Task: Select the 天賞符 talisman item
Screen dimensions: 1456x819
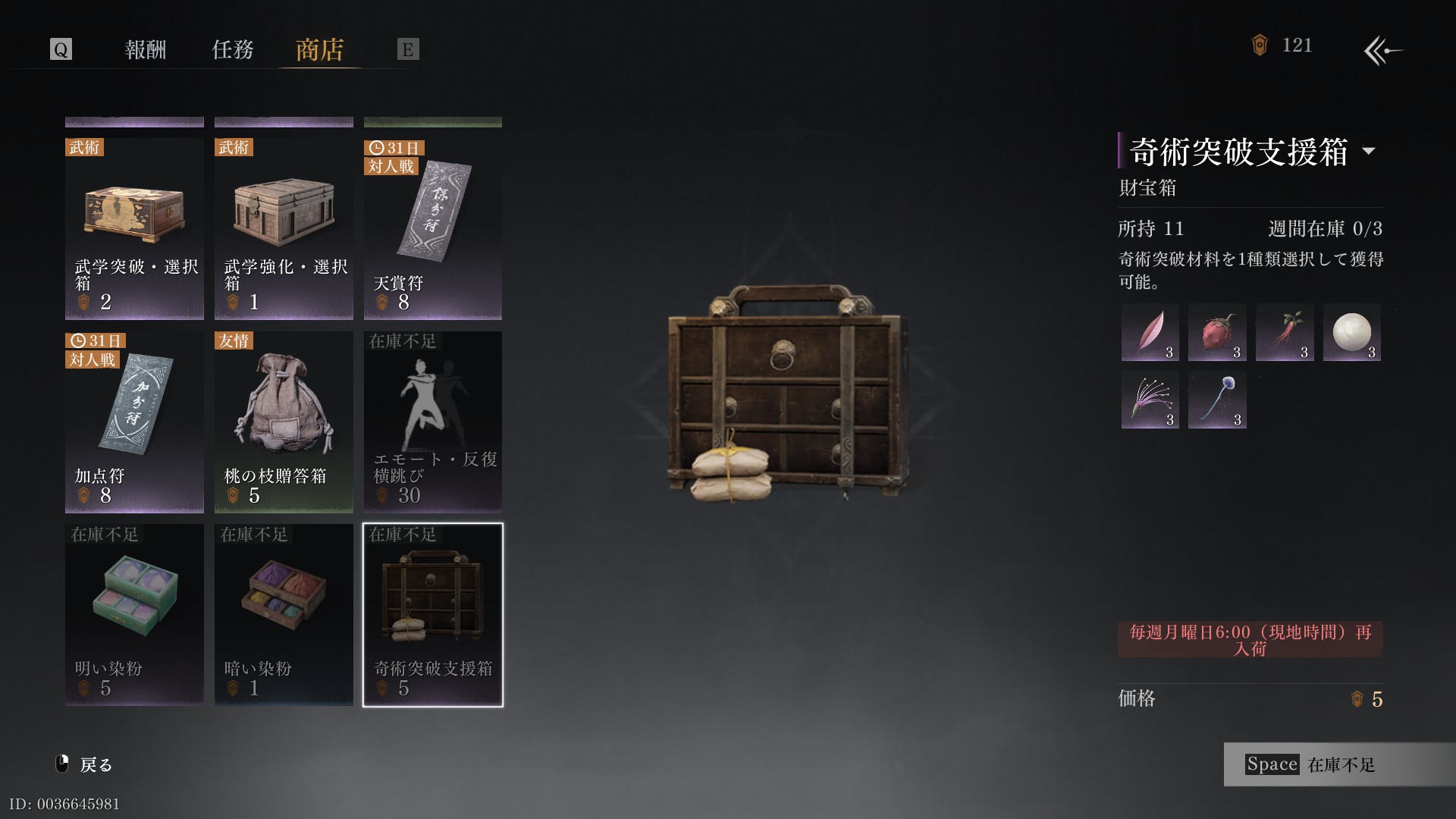Action: [433, 227]
